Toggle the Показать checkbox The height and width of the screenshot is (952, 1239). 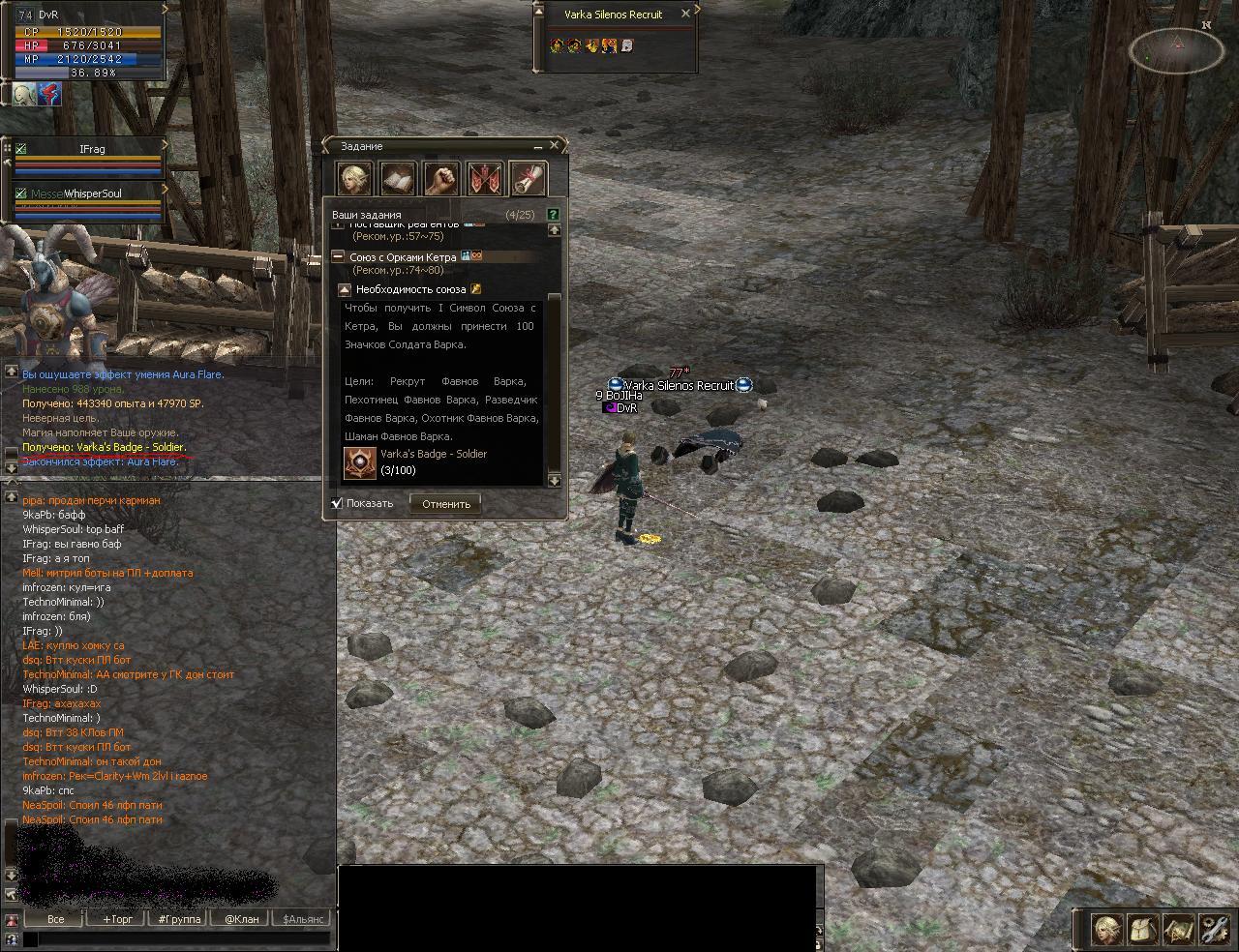[337, 503]
